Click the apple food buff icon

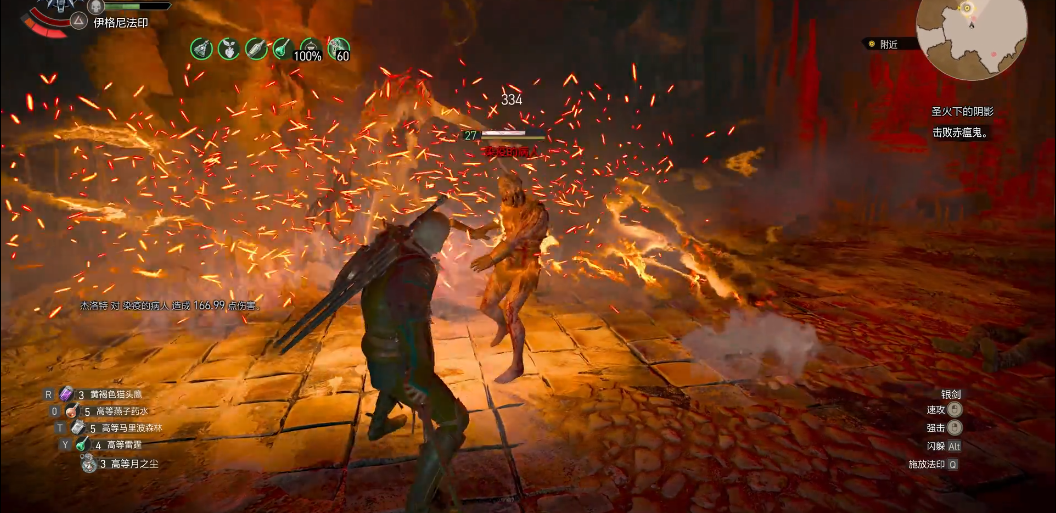(x=228, y=47)
